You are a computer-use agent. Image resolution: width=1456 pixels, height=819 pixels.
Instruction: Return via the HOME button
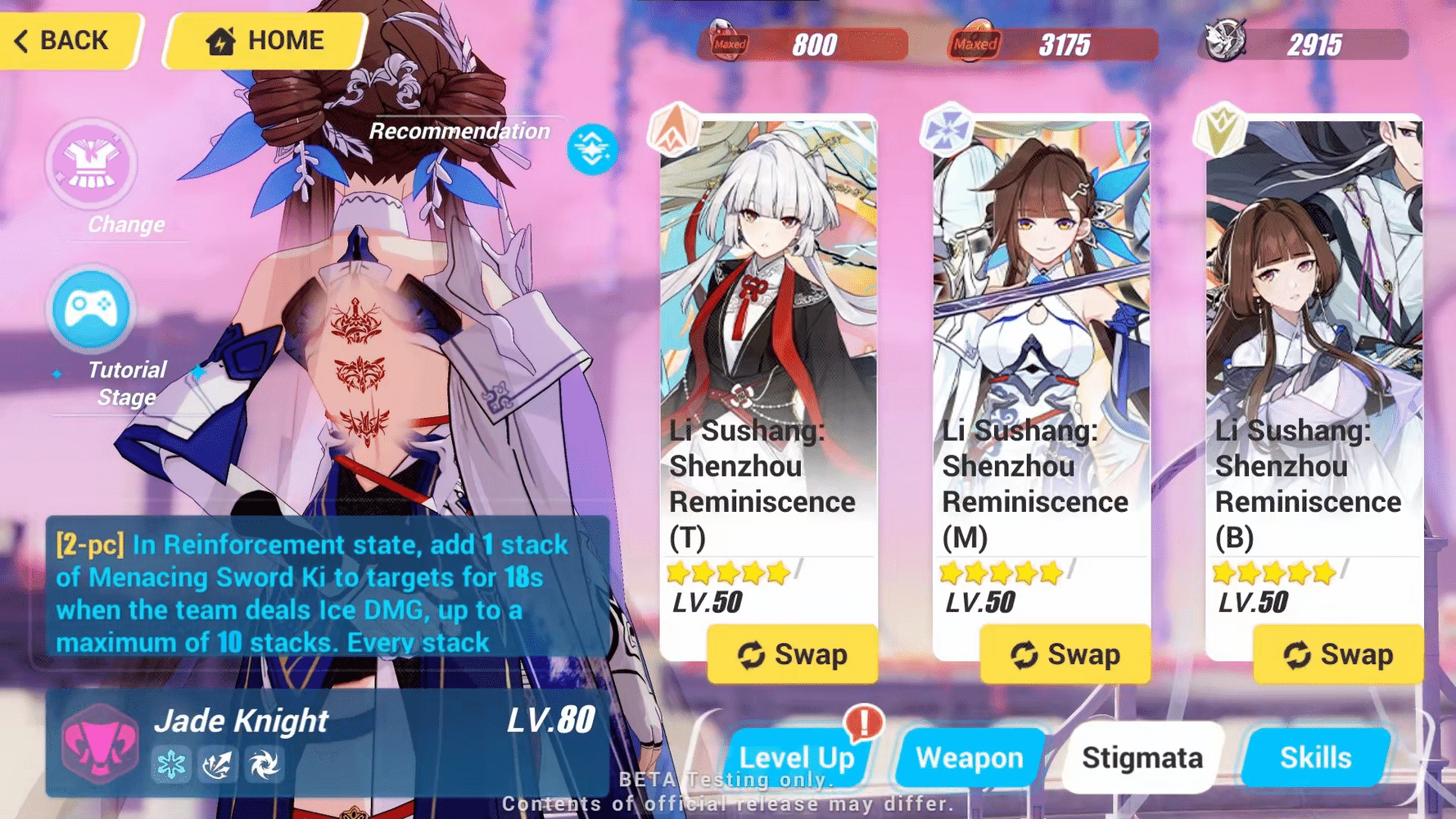[265, 39]
